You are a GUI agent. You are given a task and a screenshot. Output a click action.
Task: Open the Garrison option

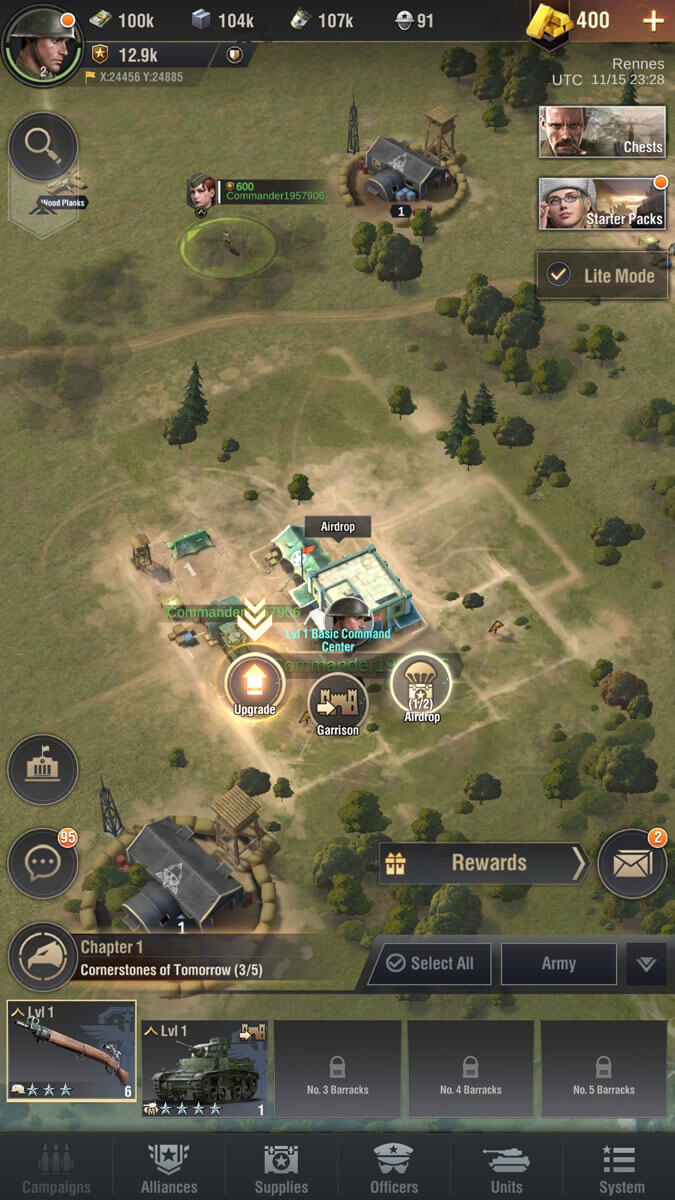338,704
